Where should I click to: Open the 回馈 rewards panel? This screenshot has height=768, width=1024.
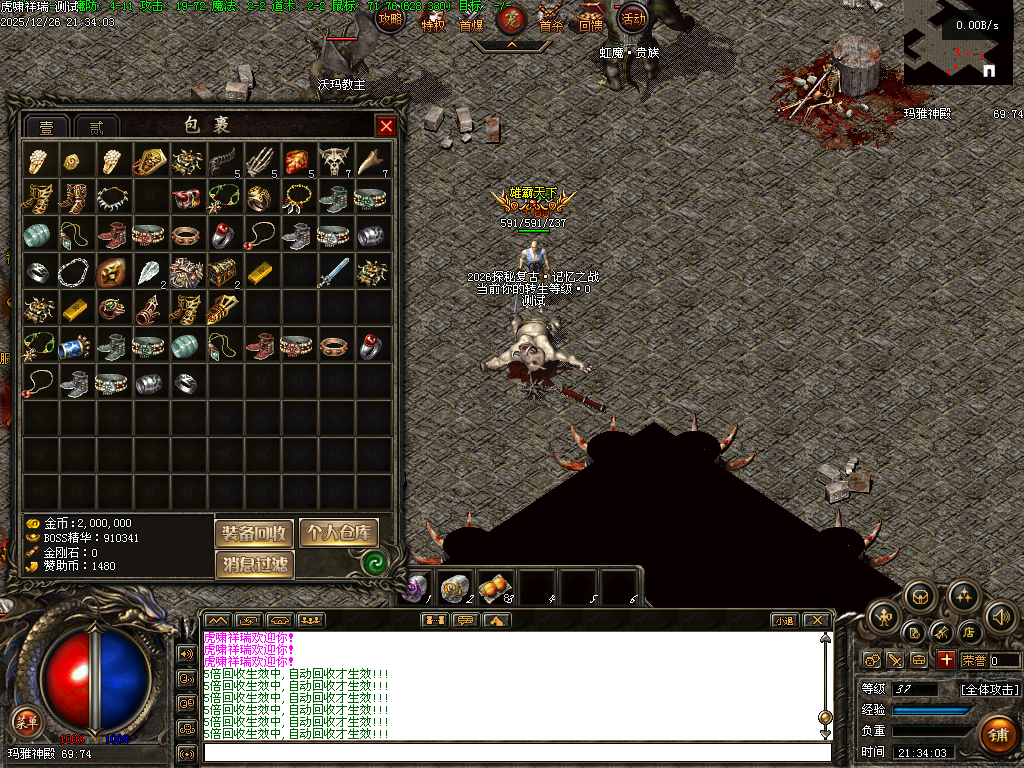click(x=591, y=20)
